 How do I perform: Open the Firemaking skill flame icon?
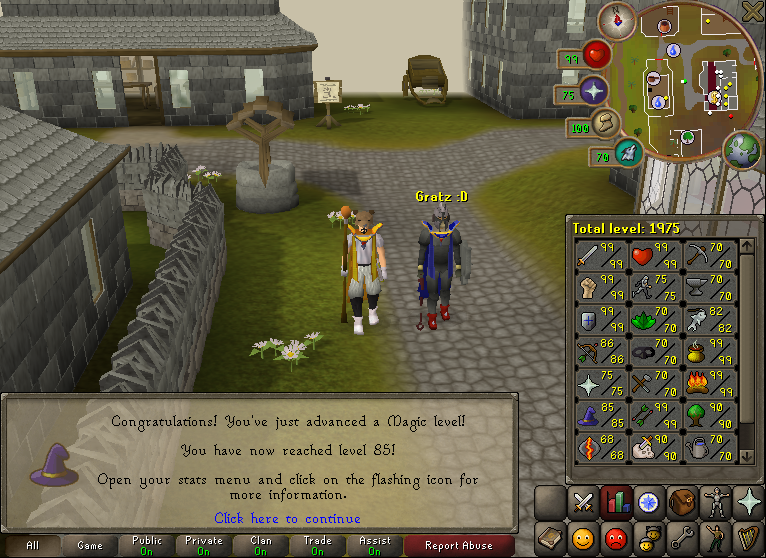point(695,383)
